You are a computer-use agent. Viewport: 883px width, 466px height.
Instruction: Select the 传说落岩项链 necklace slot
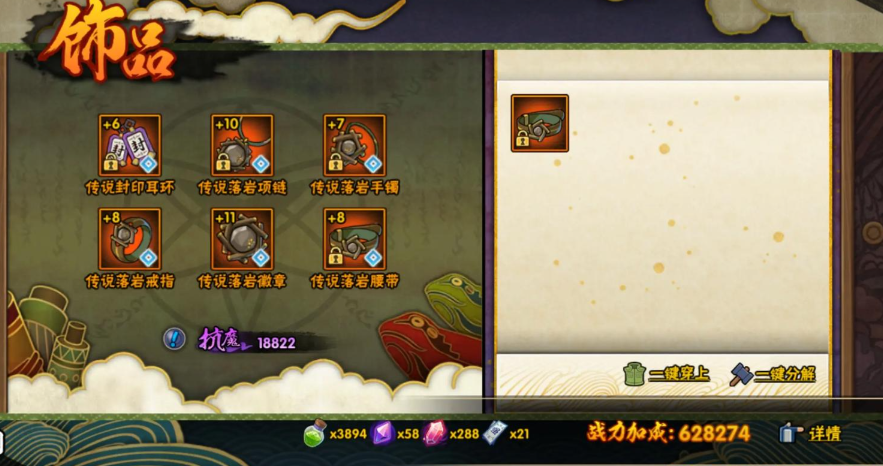coord(242,146)
